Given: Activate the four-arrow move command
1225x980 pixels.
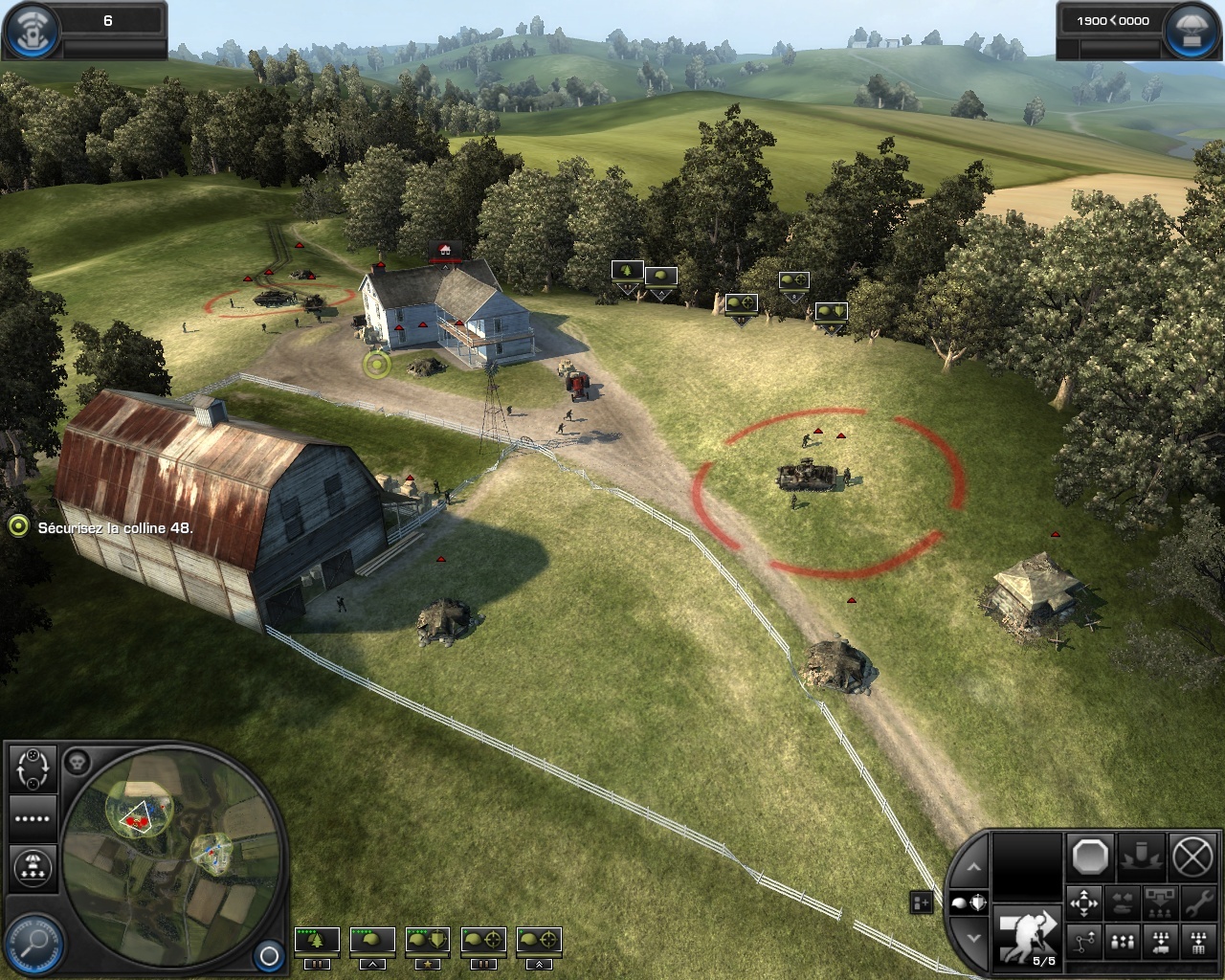Looking at the screenshot, I should (1084, 902).
